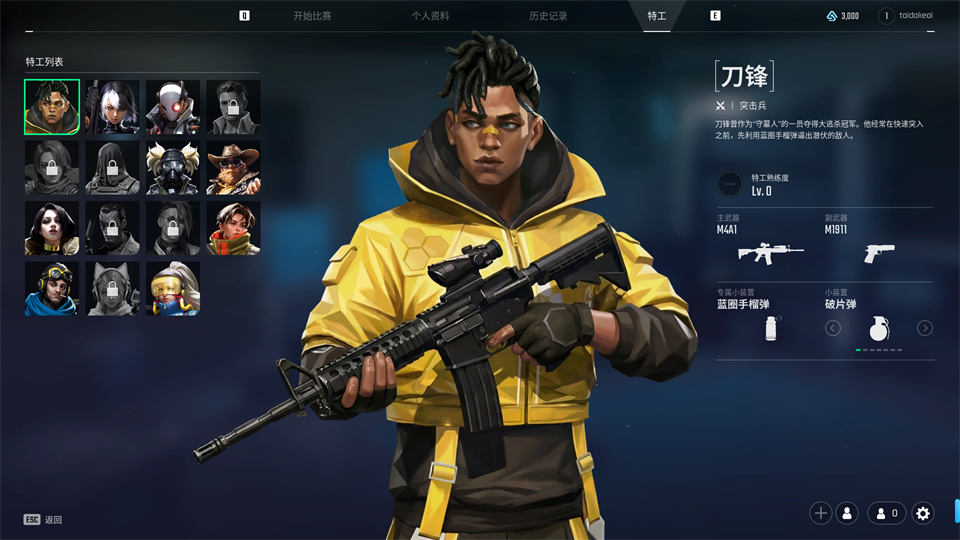Select the brown-haired agent with red scarf
Viewport: 960px width, 540px height.
(x=233, y=228)
